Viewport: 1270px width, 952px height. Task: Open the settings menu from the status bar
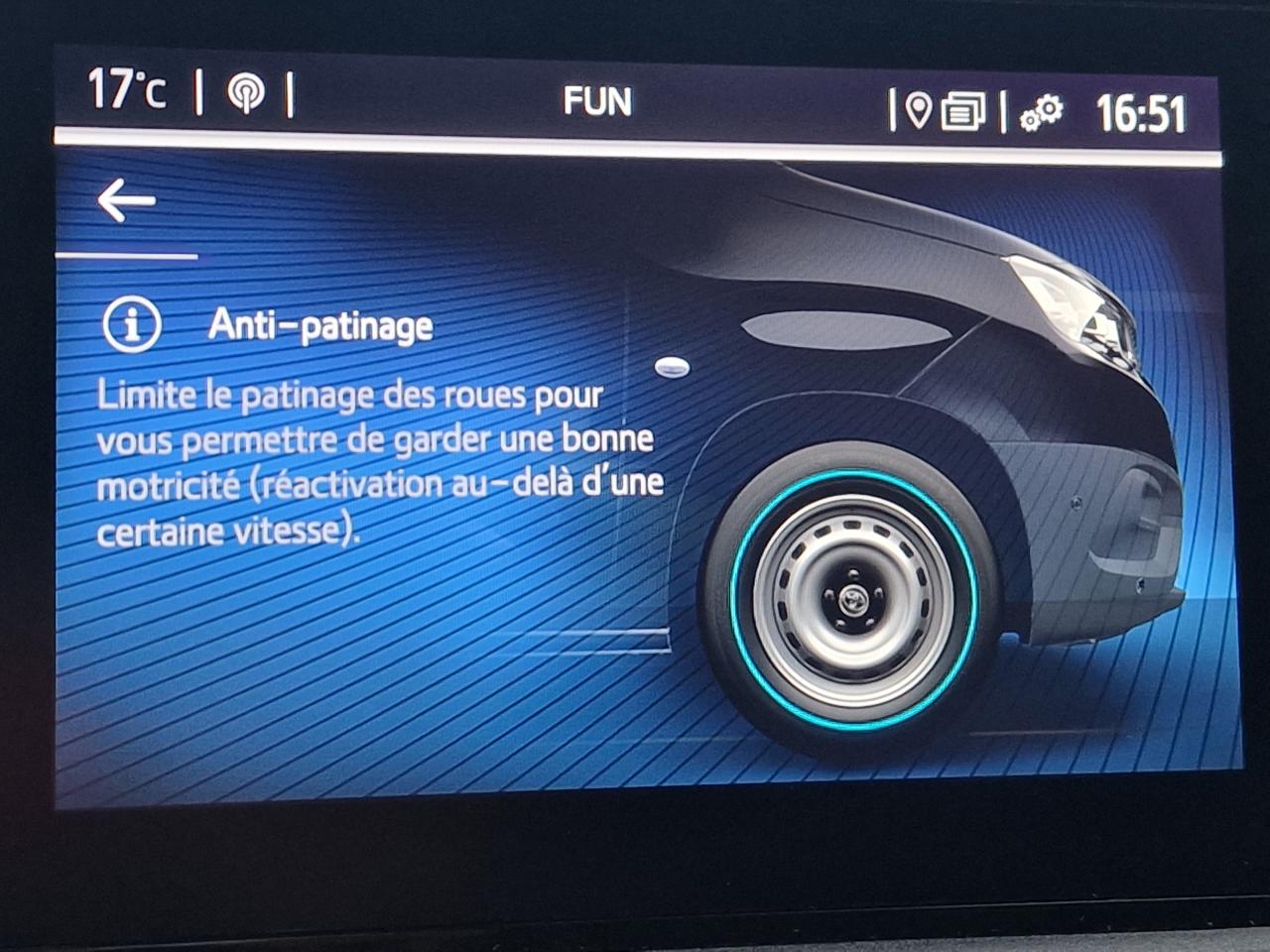pyautogui.click(x=1039, y=112)
